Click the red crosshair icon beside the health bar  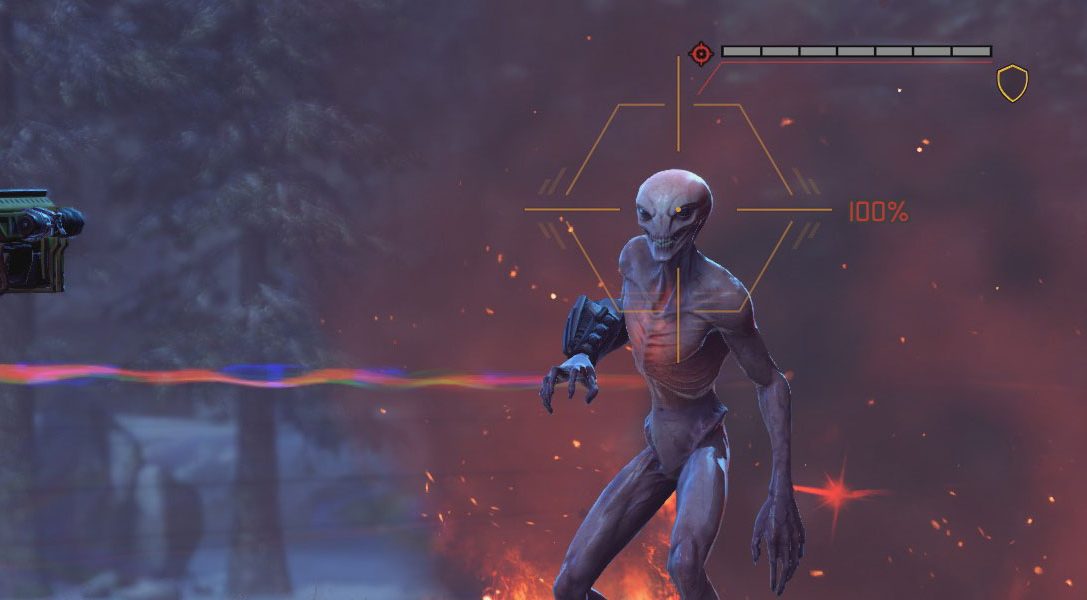701,52
